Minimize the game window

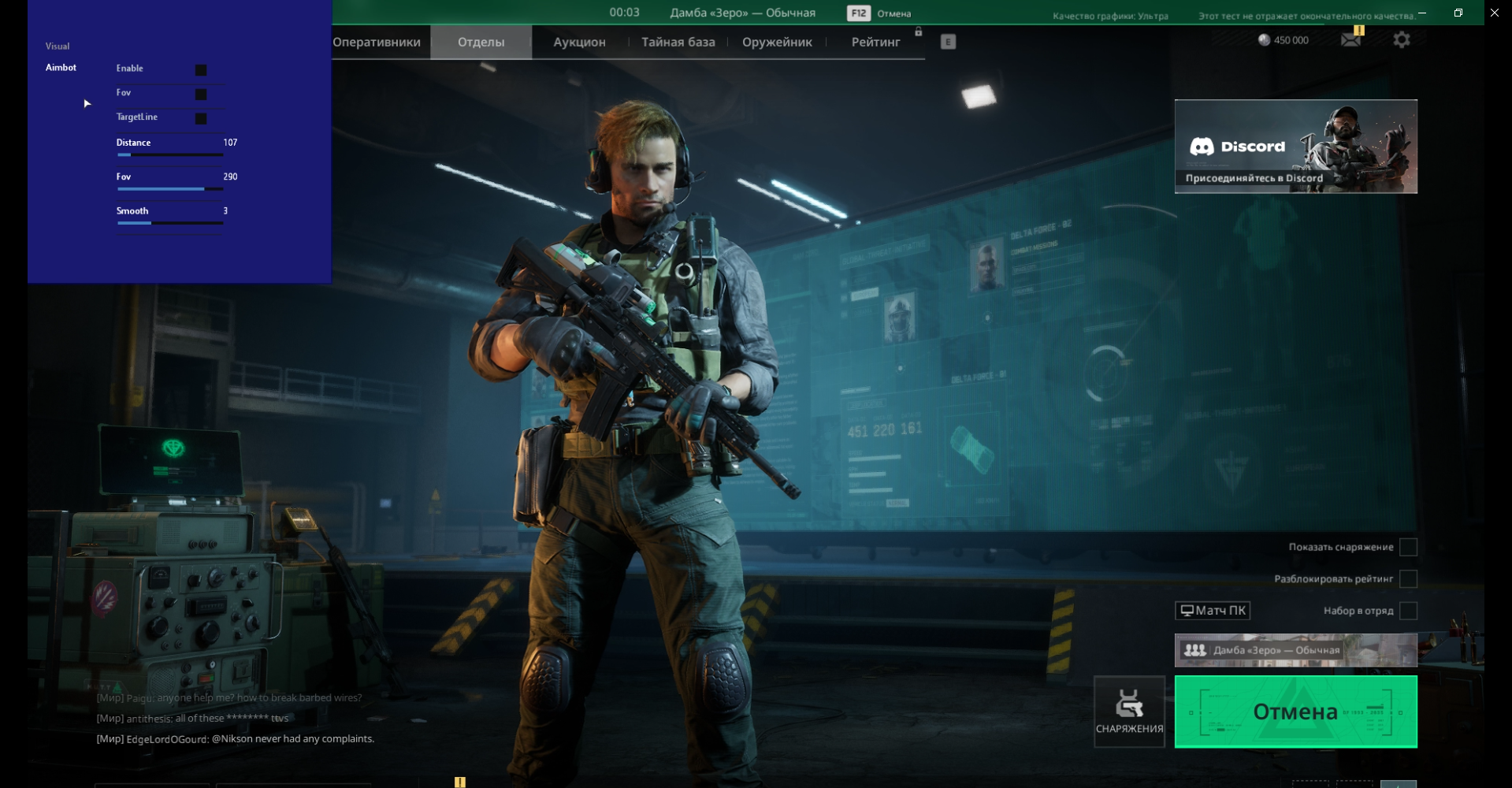pyautogui.click(x=1422, y=13)
